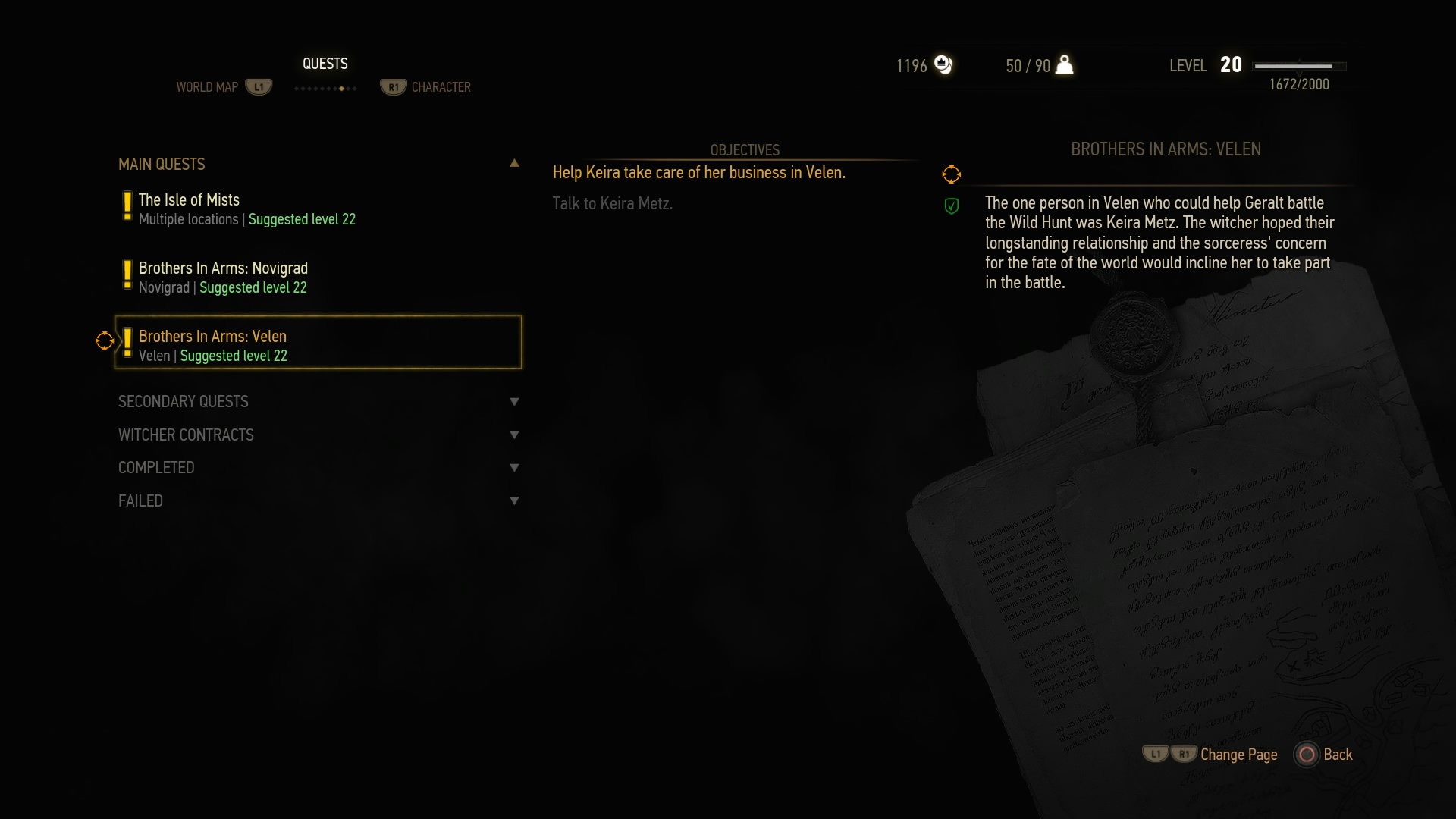The height and width of the screenshot is (819, 1456).
Task: Select the Help Keira objective
Action: point(698,173)
